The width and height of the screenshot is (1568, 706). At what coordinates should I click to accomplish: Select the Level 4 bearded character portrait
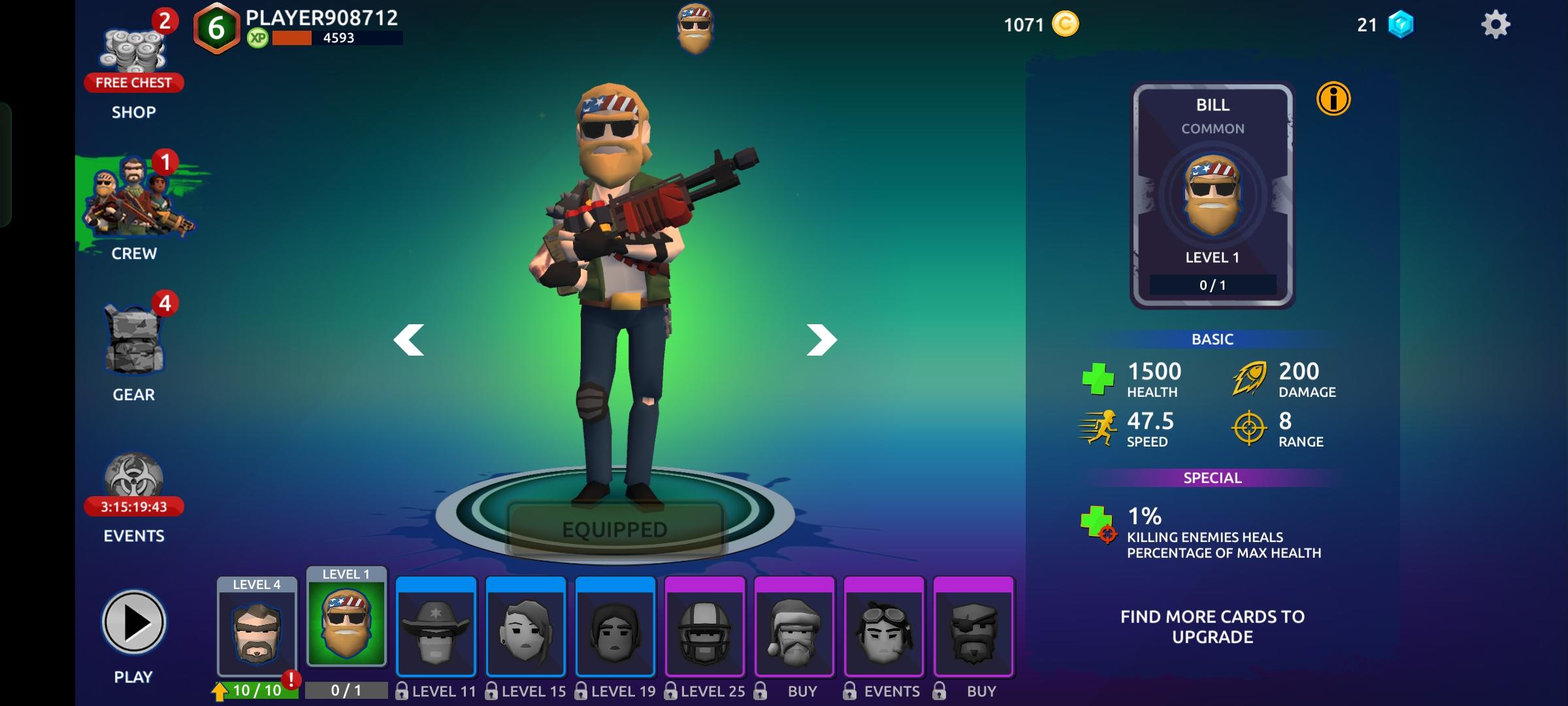point(257,632)
